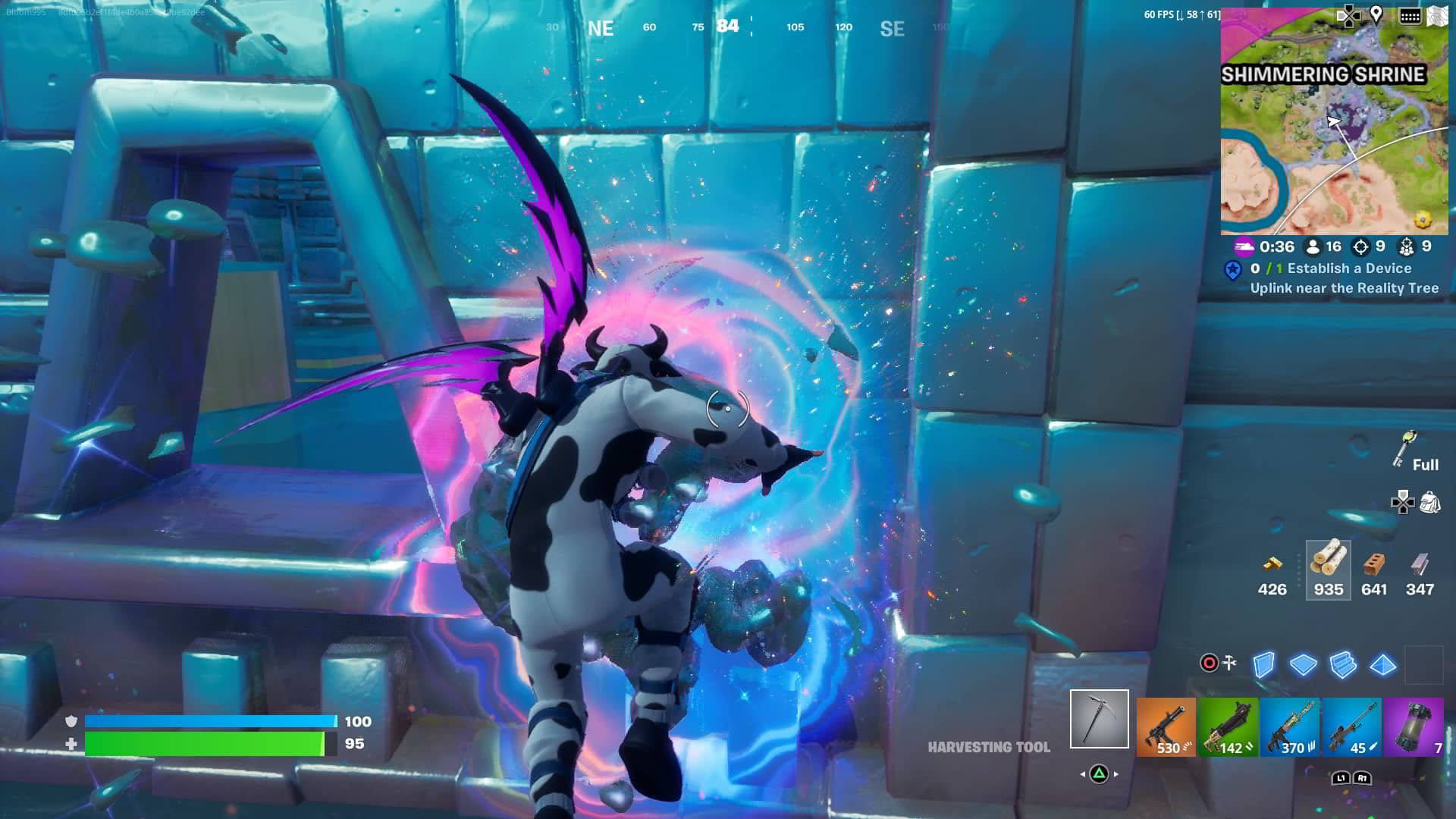Viewport: 1456px width, 819px height.
Task: Toggle the wood resource selection highlight
Action: (x=1328, y=571)
